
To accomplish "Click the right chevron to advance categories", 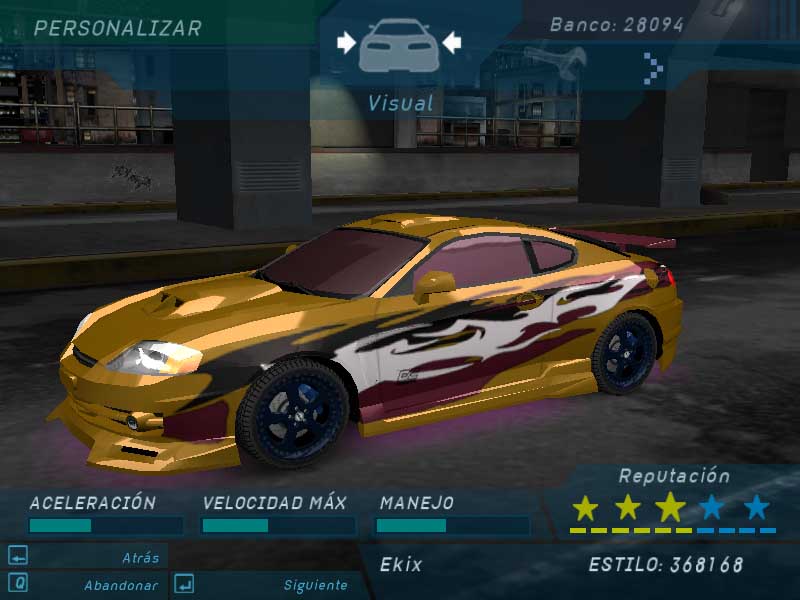I will 653,68.
